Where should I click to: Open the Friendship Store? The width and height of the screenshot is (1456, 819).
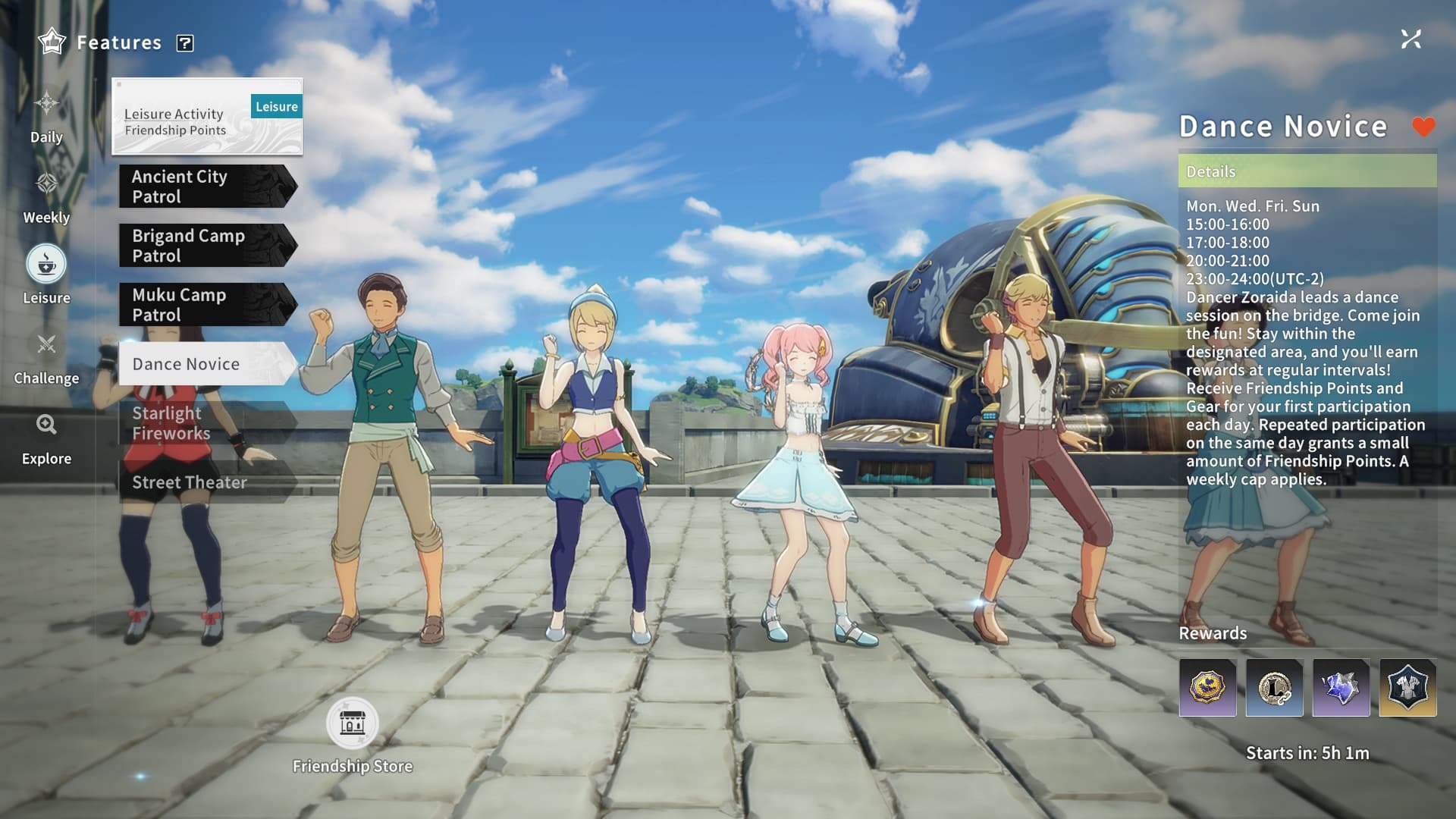pos(352,724)
